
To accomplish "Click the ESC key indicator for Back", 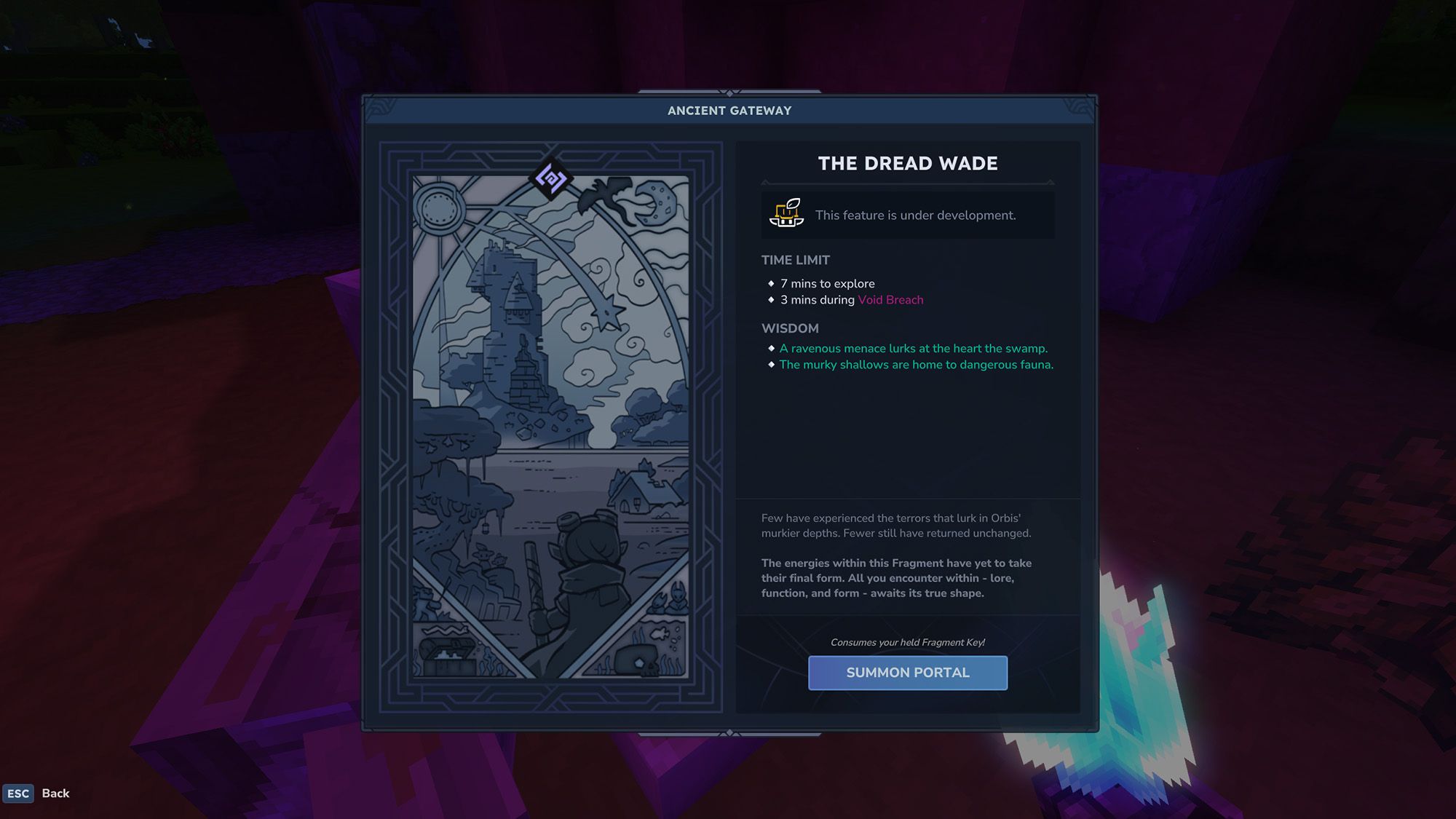I will click(x=20, y=794).
